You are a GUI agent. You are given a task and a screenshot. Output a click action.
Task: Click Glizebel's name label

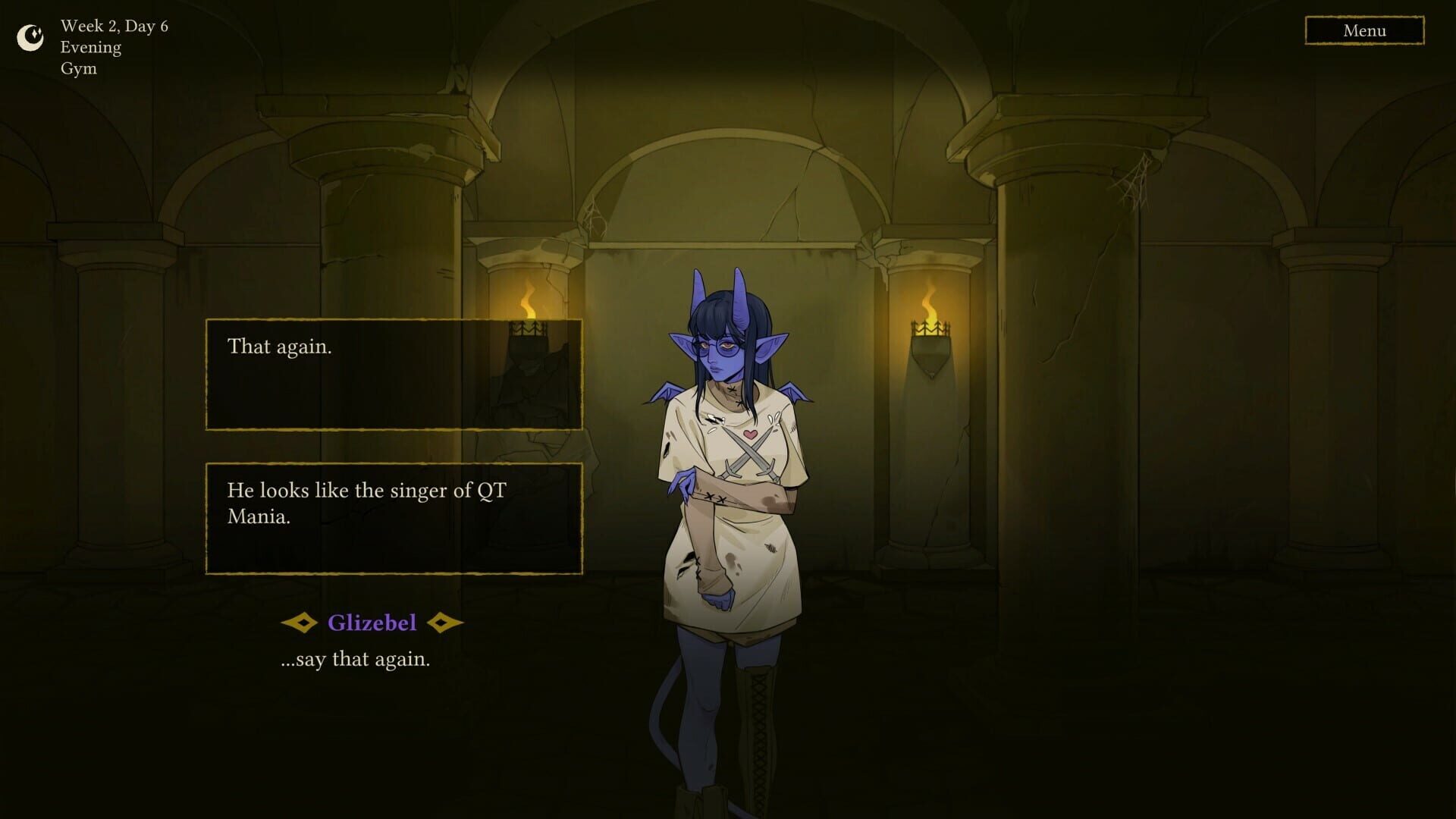point(372,622)
